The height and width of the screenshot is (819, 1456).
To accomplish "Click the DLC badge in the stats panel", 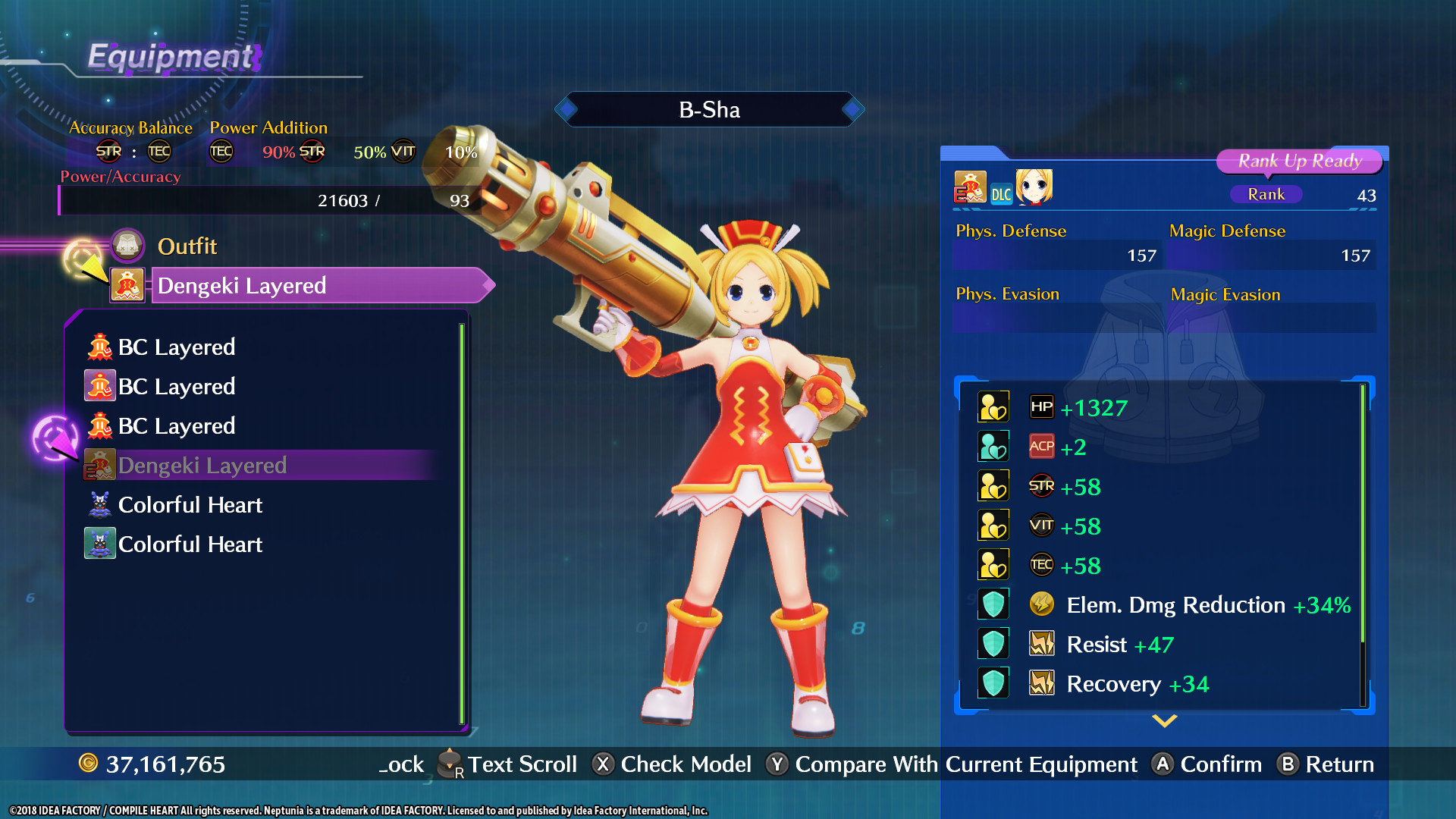I will (x=1000, y=194).
